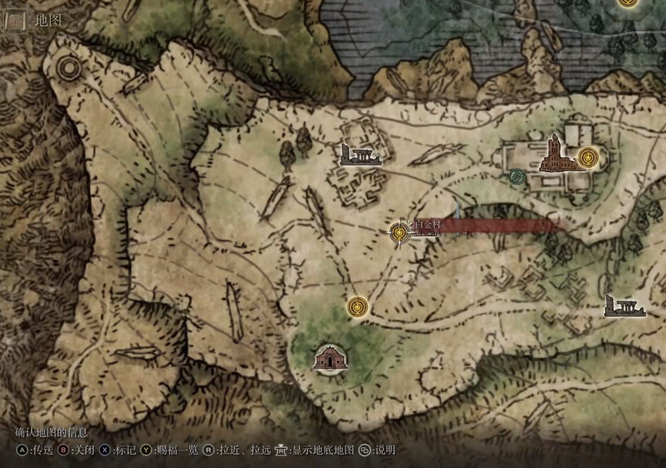Select the highlighted site of grace with red label
Screen dimensions: 666x468
click(x=399, y=233)
